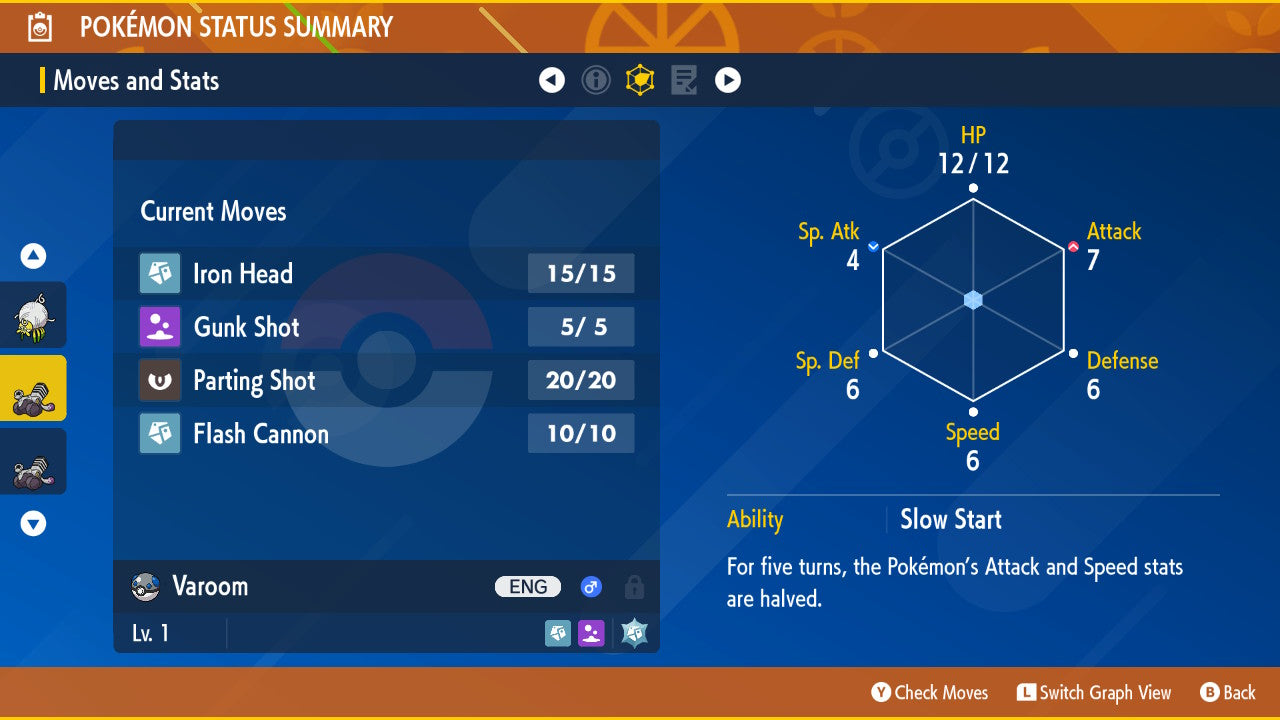Switch to the hexagon stats tab
The image size is (1280, 720).
tap(640, 80)
